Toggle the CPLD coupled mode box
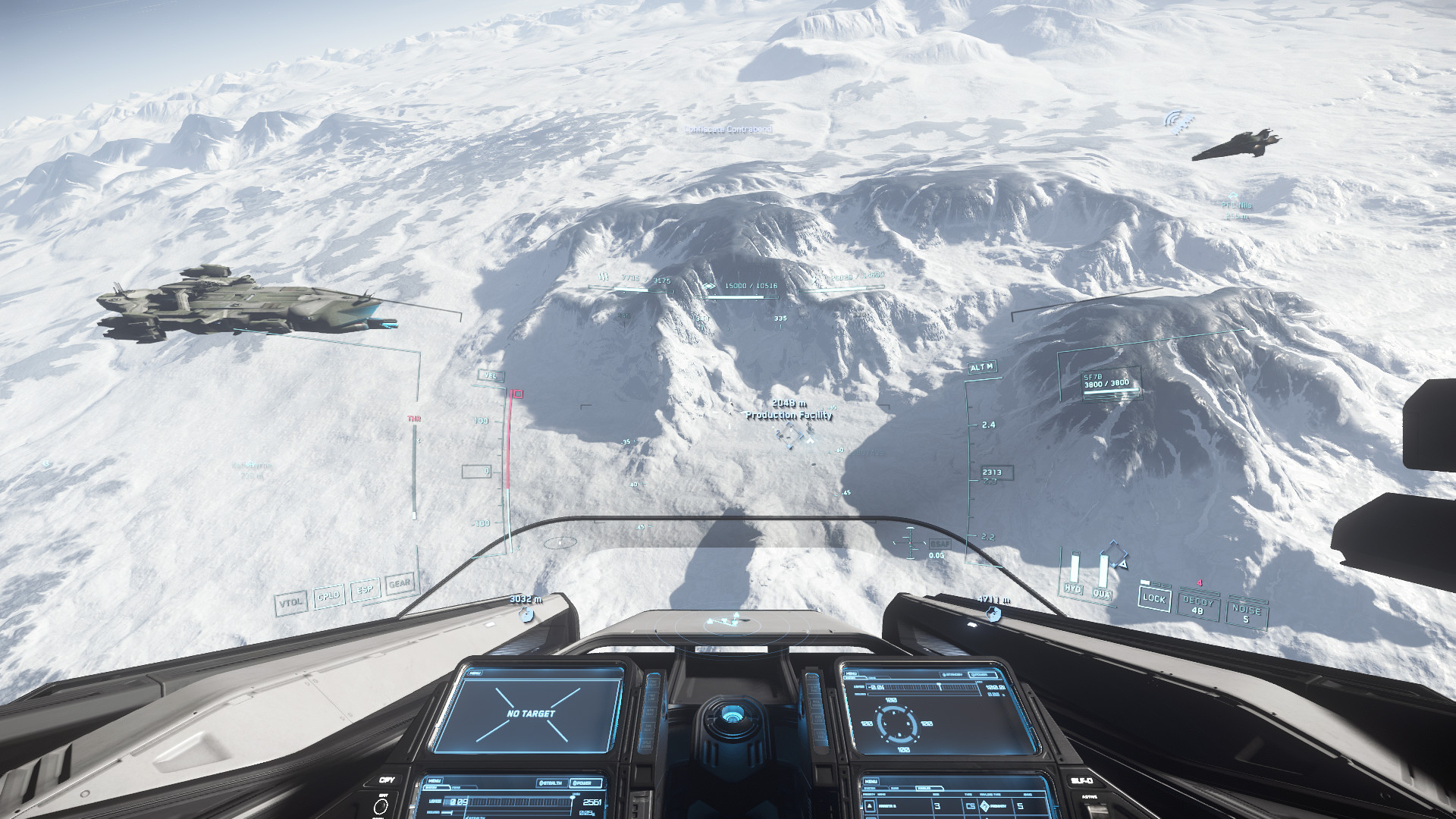The width and height of the screenshot is (1456, 819). (x=328, y=595)
